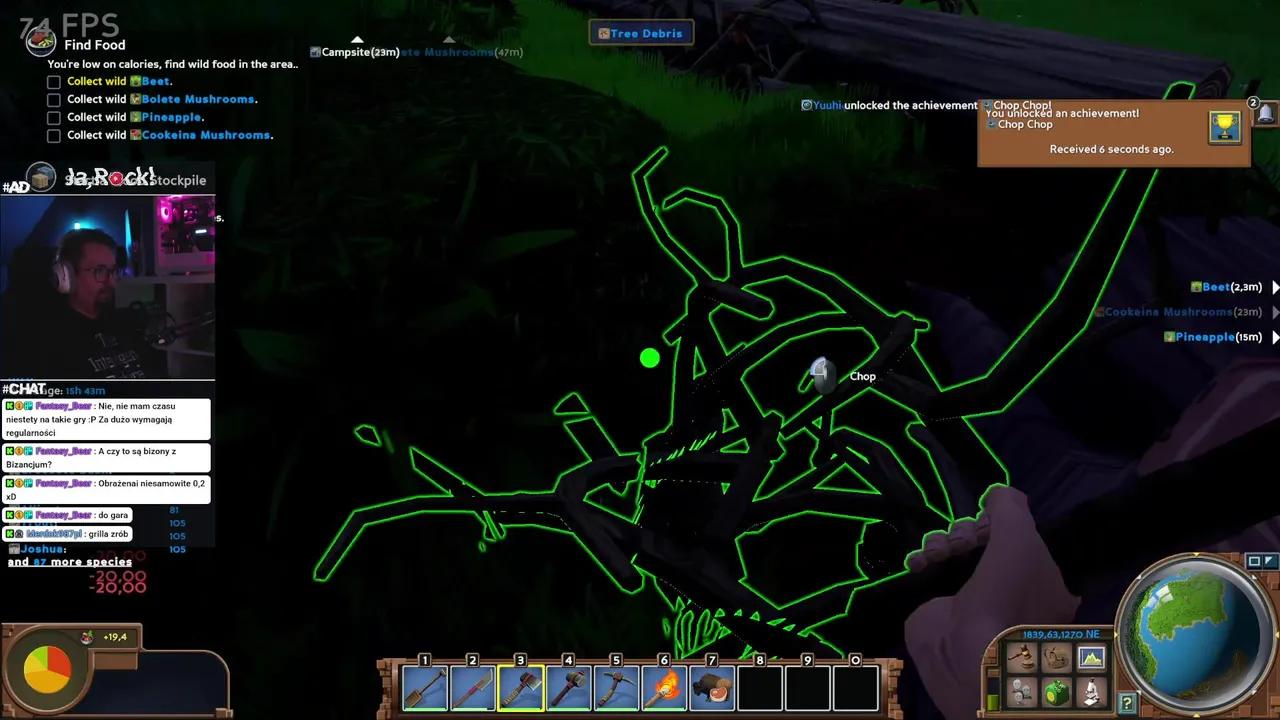Open the economy panel with green cube icon
Screen dimensions: 1280x720
[x=1056, y=691]
